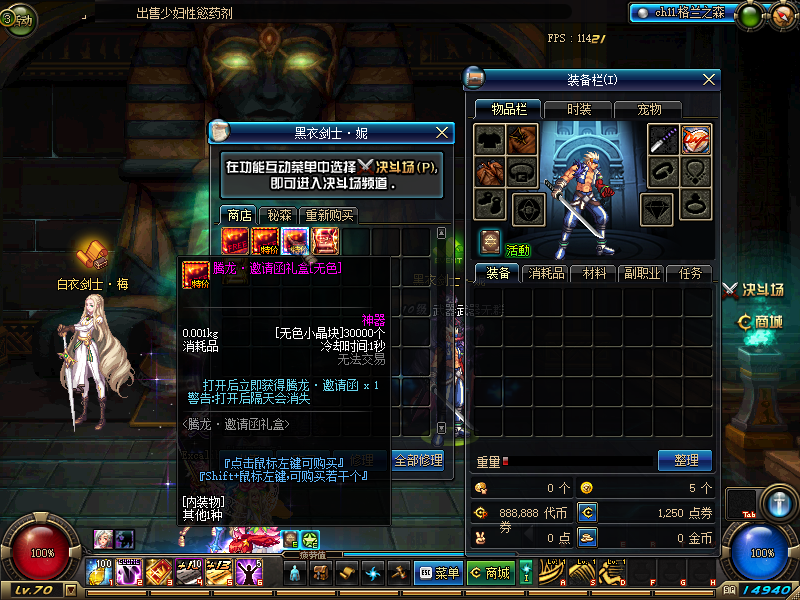Close the equipment inventory window

[709, 79]
